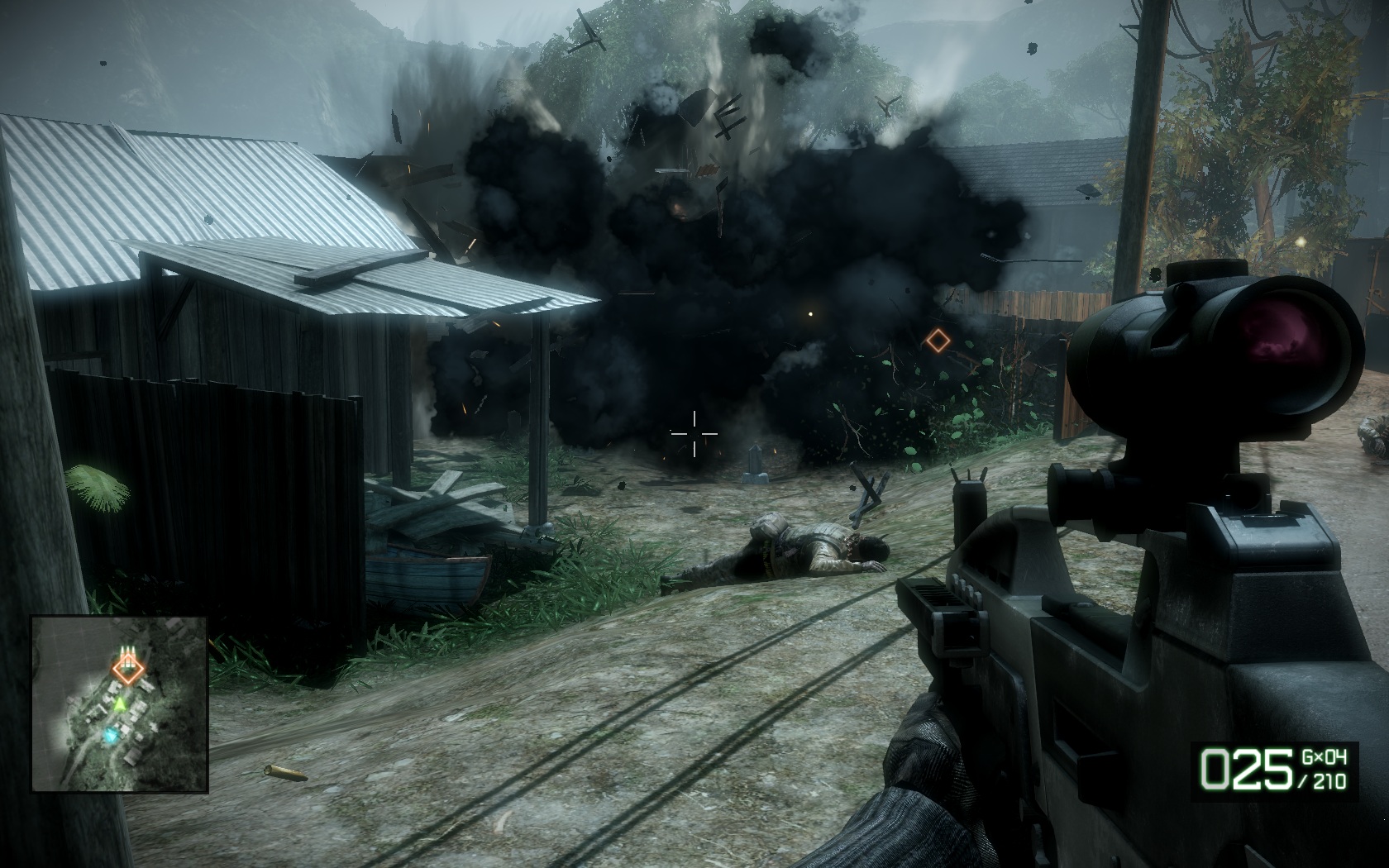1389x868 pixels.
Task: Click the green player arrow on minimap
Action: [x=121, y=704]
